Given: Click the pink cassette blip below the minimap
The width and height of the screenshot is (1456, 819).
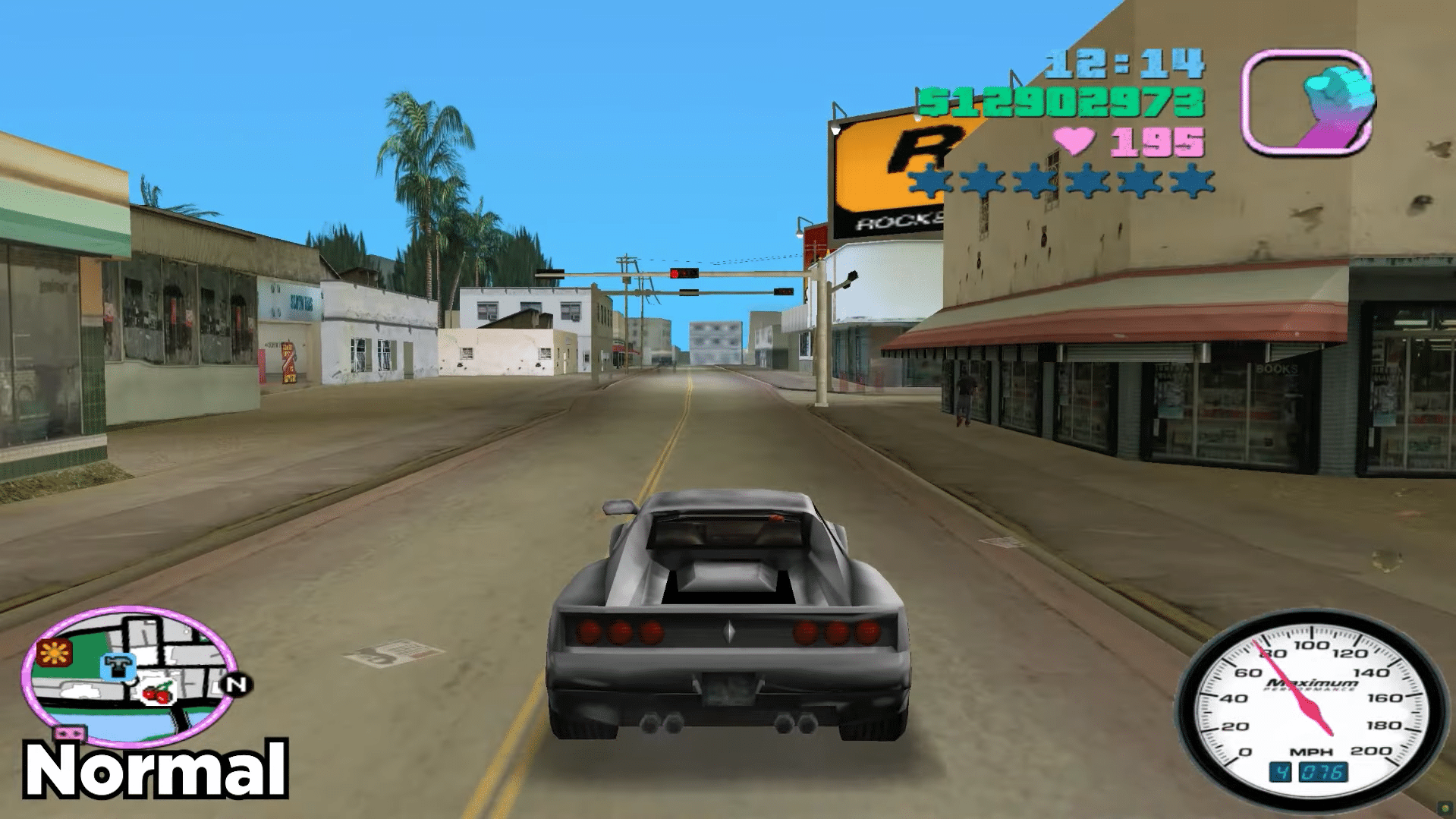Looking at the screenshot, I should click(x=70, y=732).
